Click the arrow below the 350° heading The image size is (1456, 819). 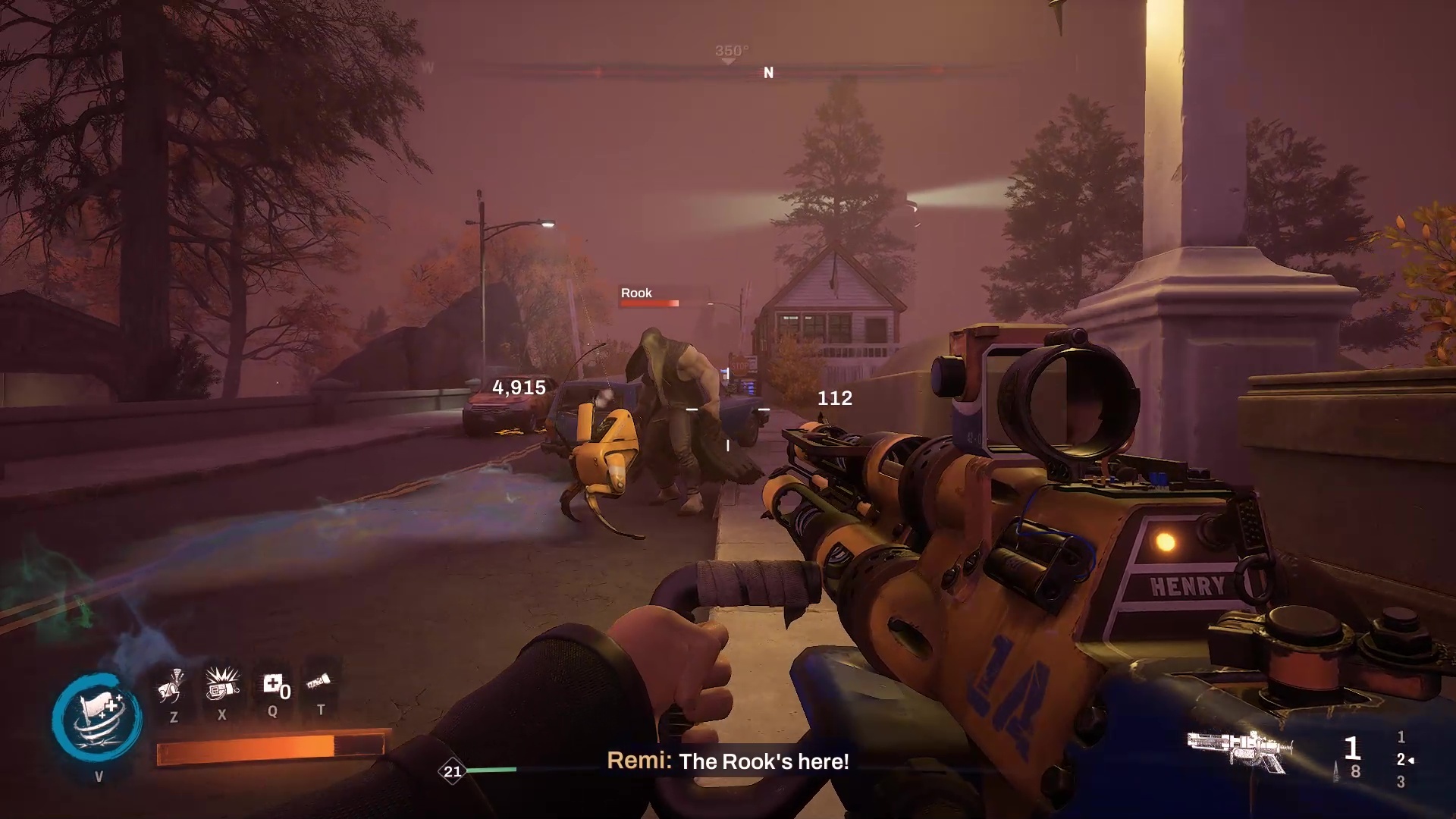pyautogui.click(x=728, y=62)
